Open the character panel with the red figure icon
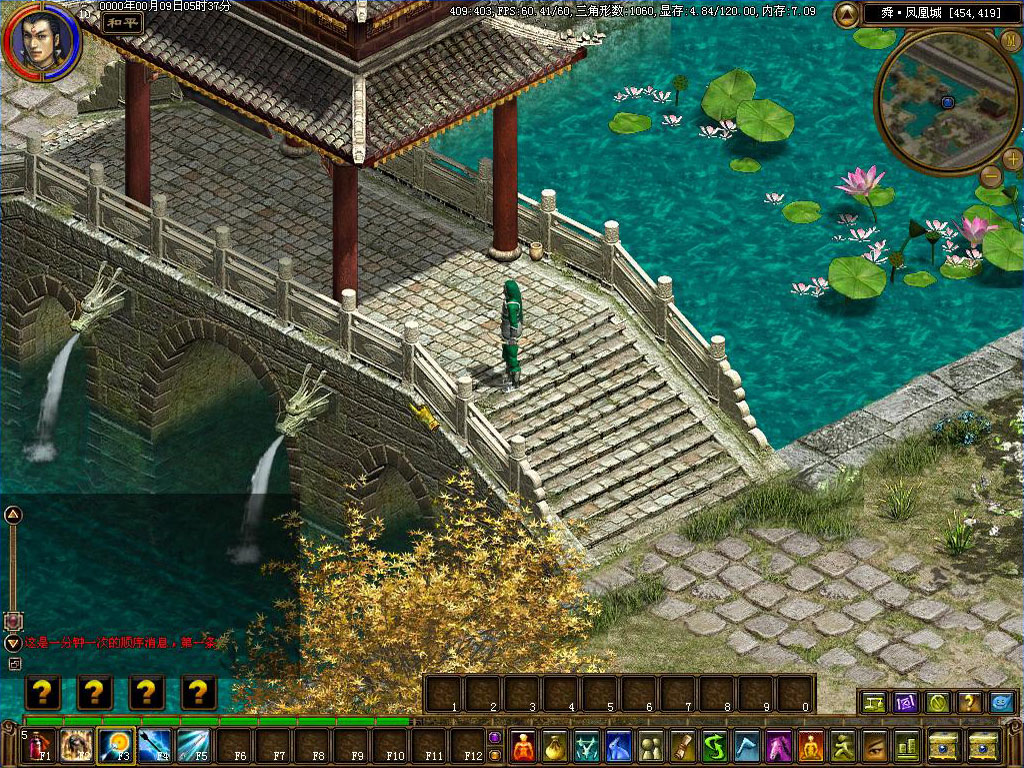Screen dimensions: 1024x768 tap(524, 746)
